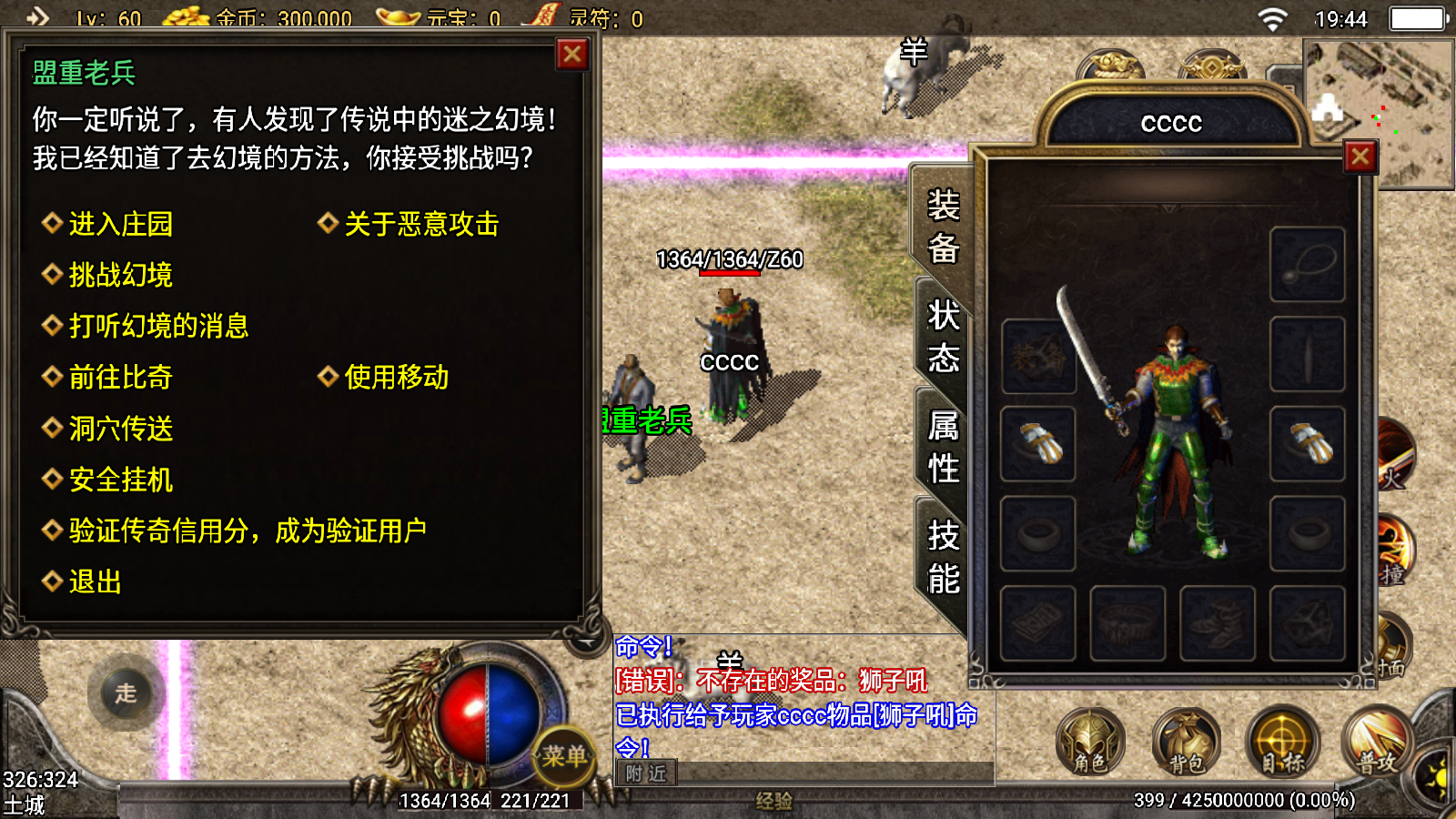This screenshot has width=1456, height=819.
Task: Close the character equipment panel
Action: click(1360, 157)
